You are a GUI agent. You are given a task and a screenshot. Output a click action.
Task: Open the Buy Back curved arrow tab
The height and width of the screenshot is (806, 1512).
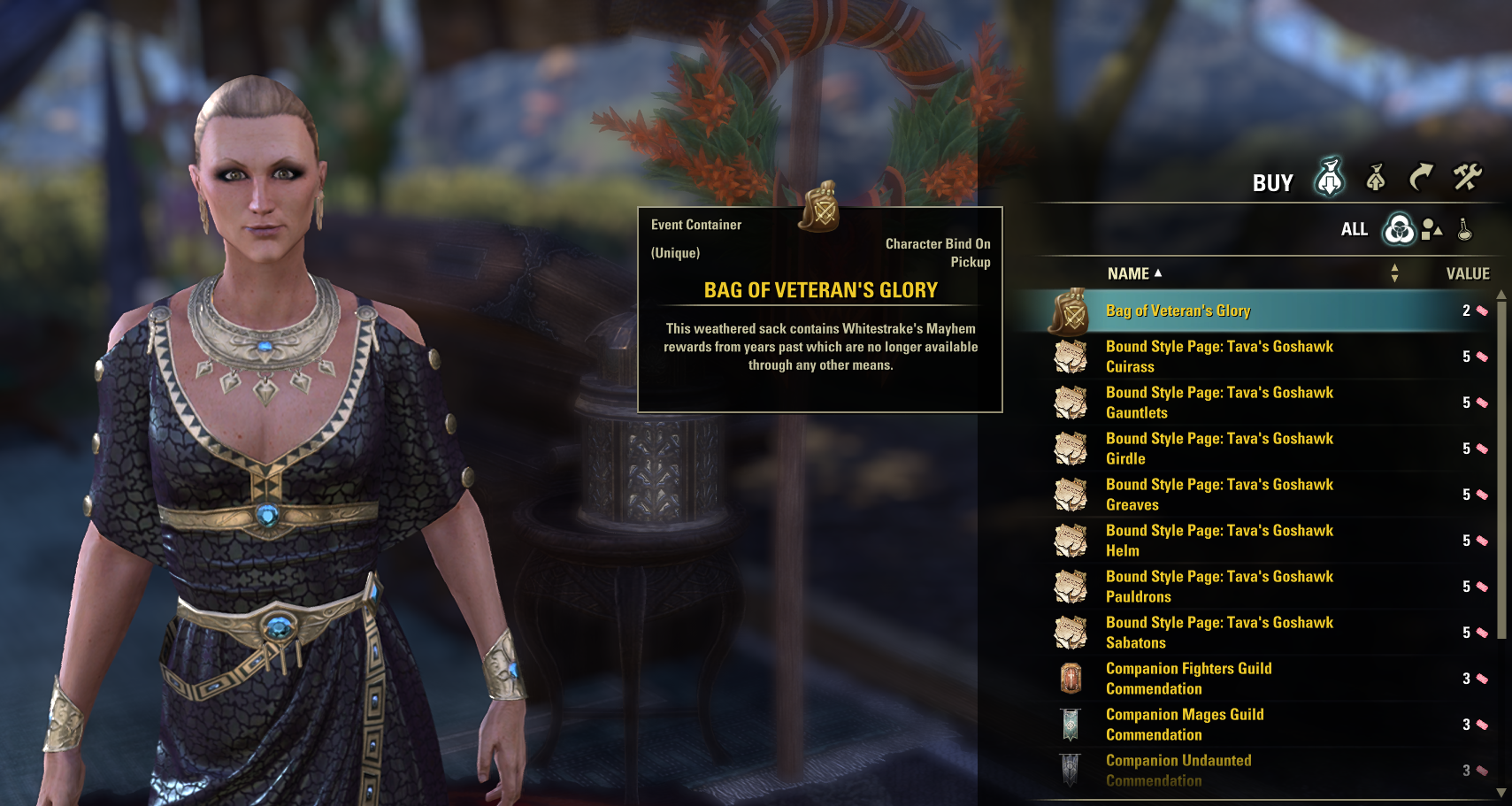coord(1421,177)
